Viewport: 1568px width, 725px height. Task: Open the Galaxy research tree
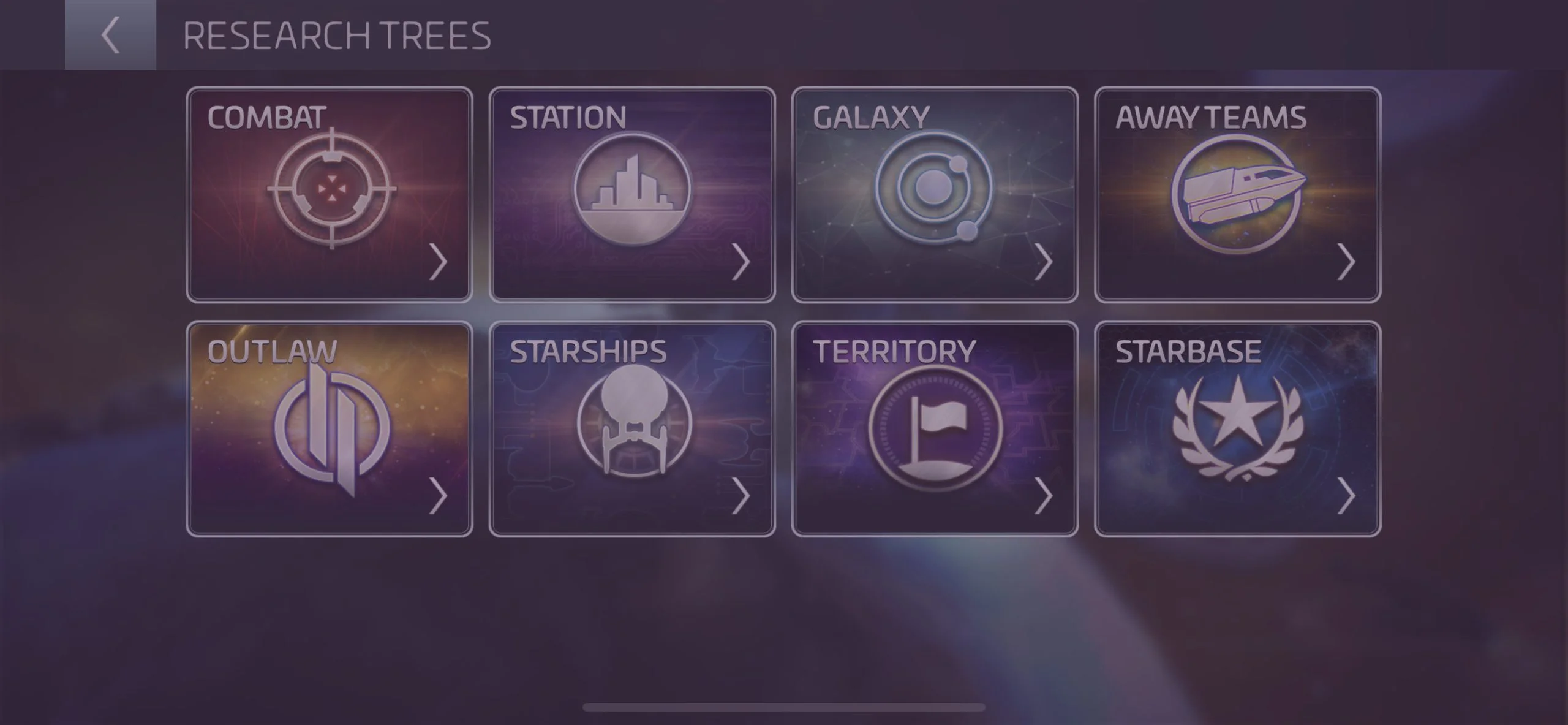click(935, 195)
